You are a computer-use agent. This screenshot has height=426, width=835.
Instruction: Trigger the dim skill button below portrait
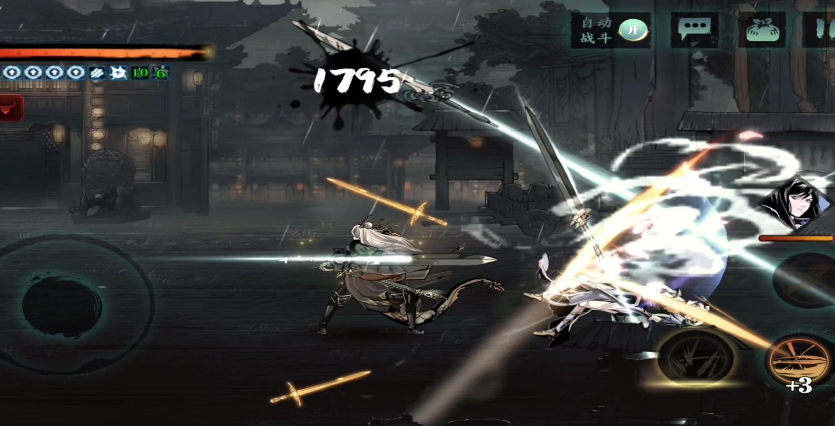click(808, 280)
